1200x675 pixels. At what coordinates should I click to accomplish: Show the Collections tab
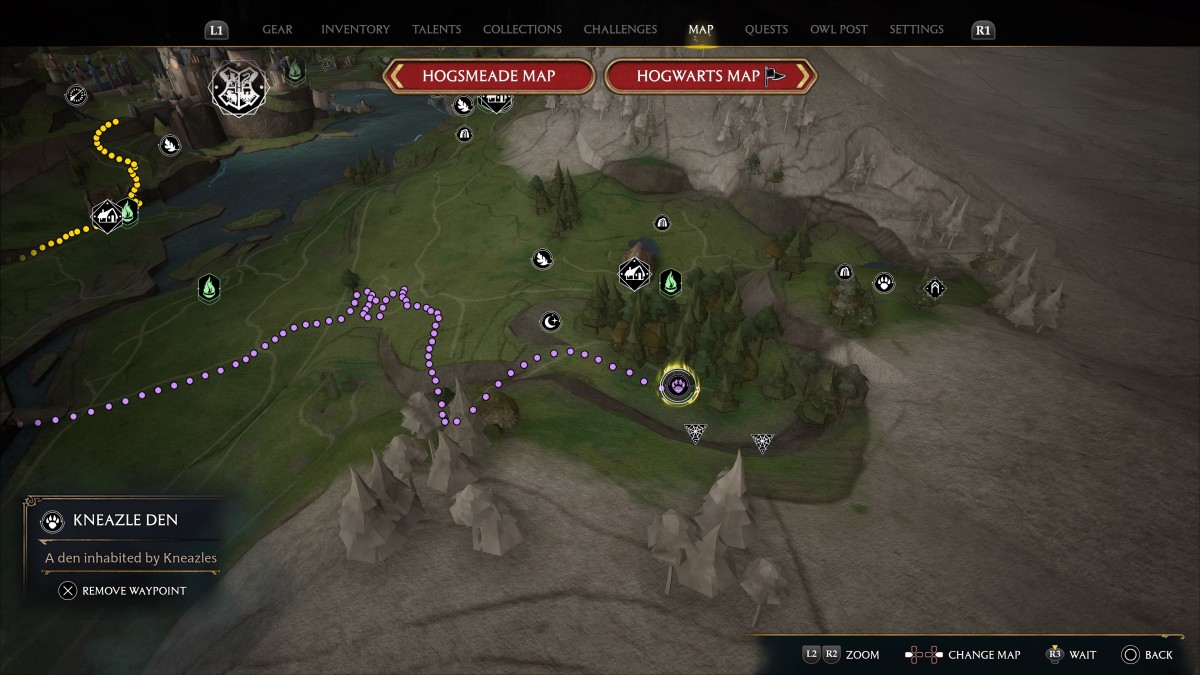tap(522, 30)
